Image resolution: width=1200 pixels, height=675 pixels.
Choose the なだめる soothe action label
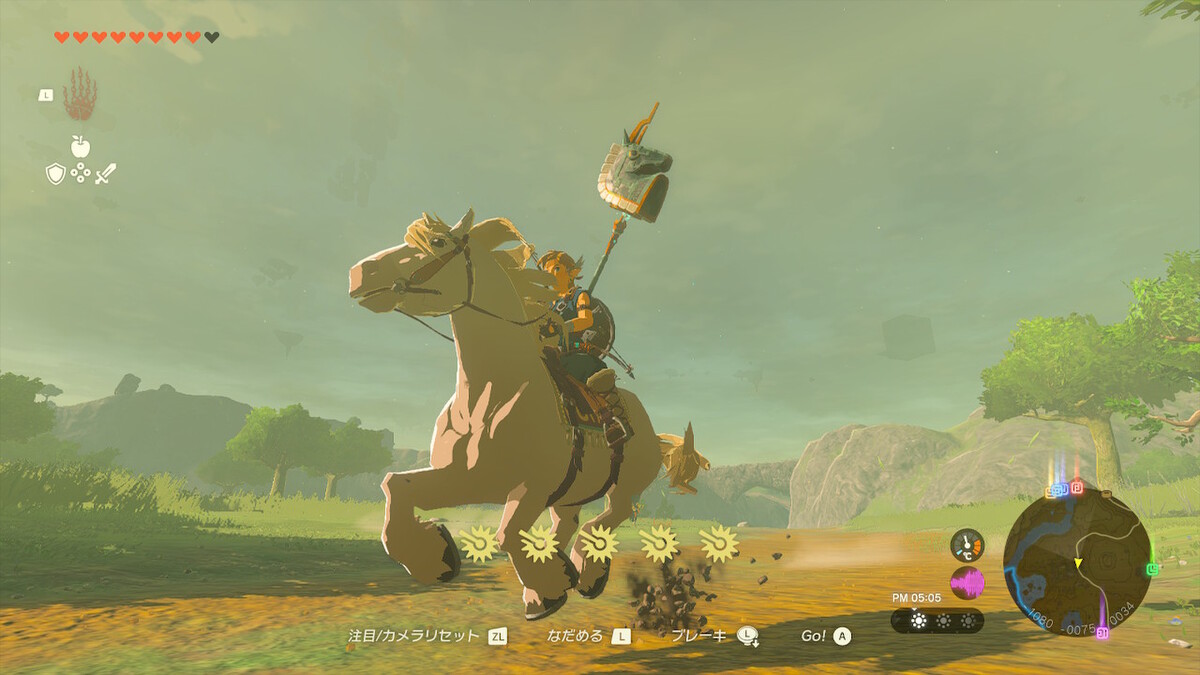(575, 635)
